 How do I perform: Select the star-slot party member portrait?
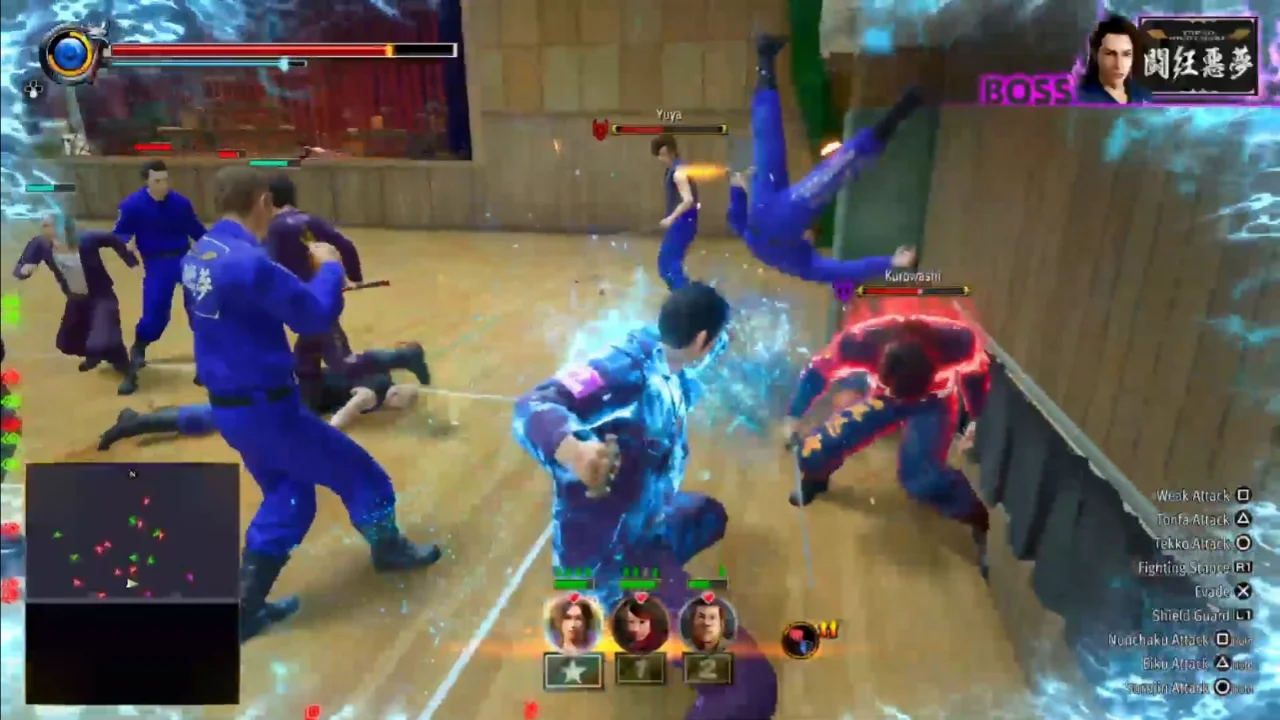tap(574, 623)
